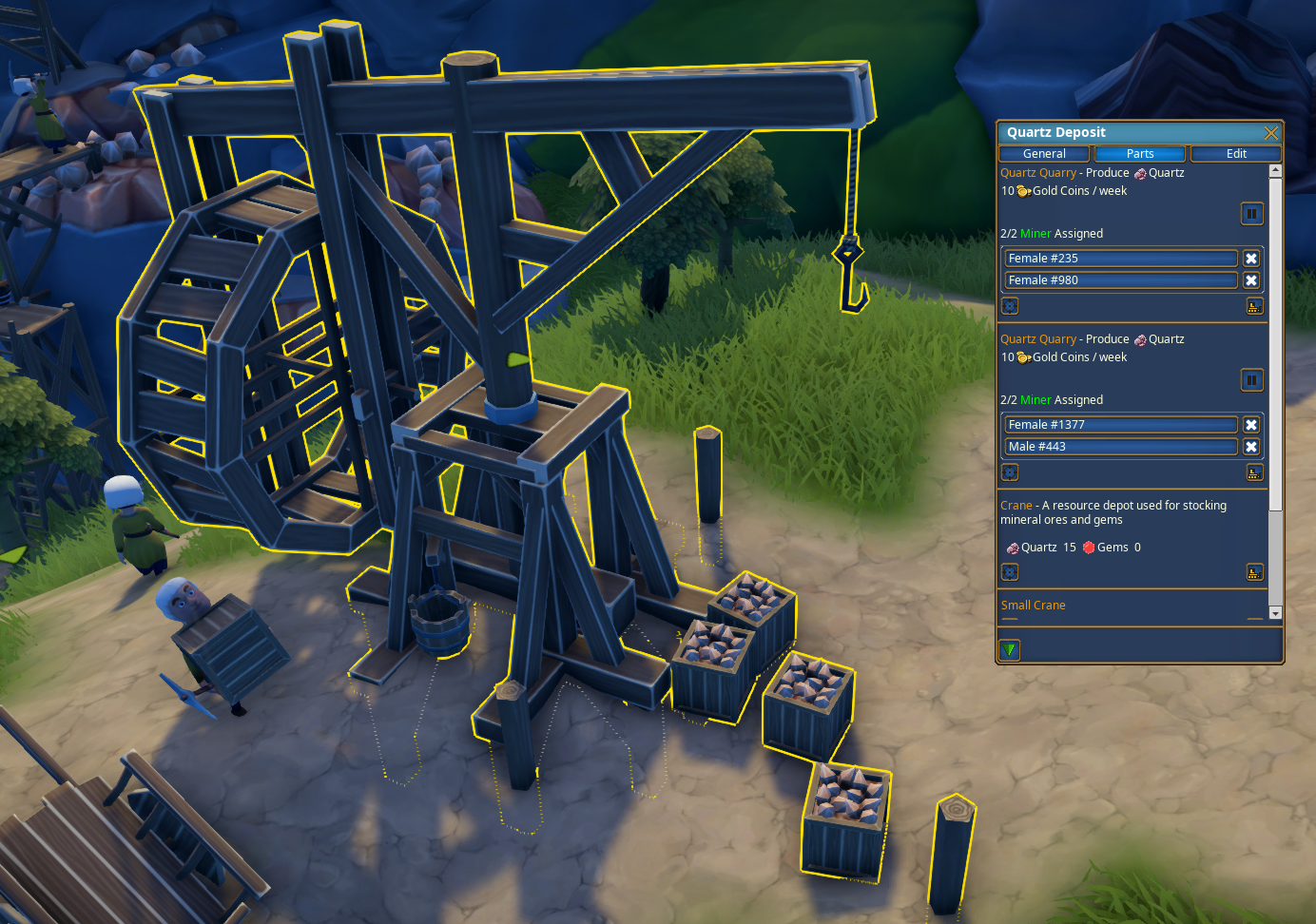Click the excavator icon in the Crane section
This screenshot has width=1316, height=924.
(x=1254, y=571)
